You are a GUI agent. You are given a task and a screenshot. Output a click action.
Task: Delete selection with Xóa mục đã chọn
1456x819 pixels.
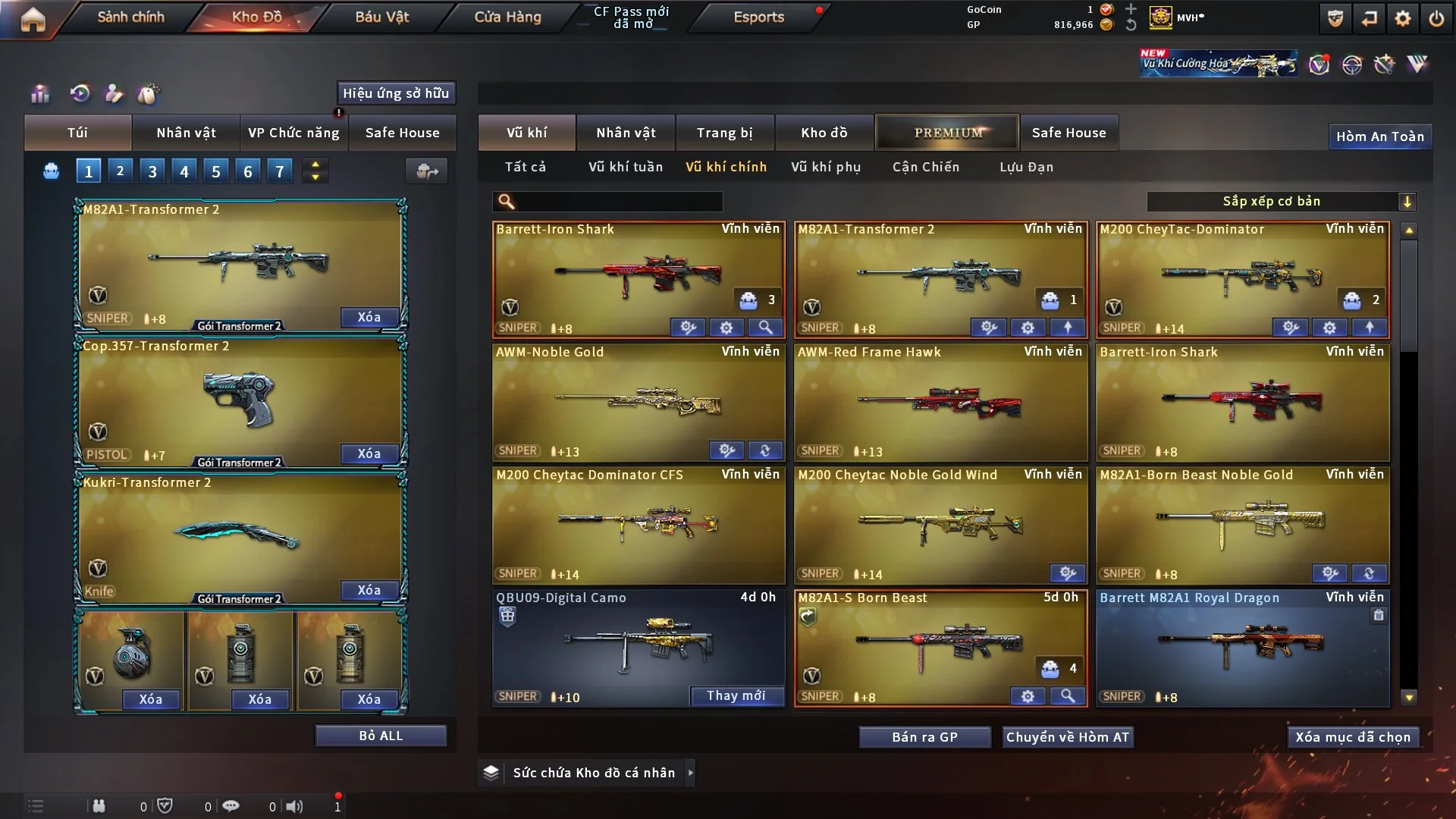[x=1353, y=737]
